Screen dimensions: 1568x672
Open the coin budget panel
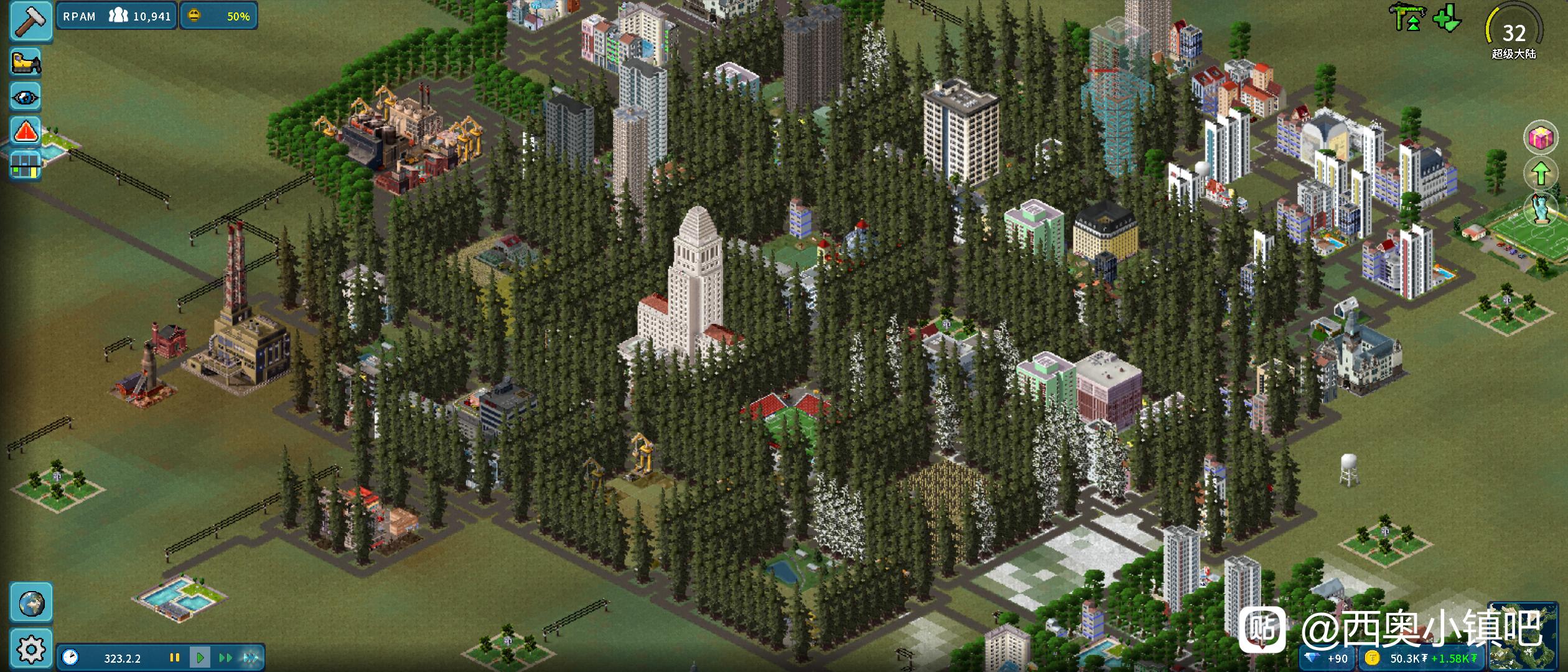[x=1421, y=658]
